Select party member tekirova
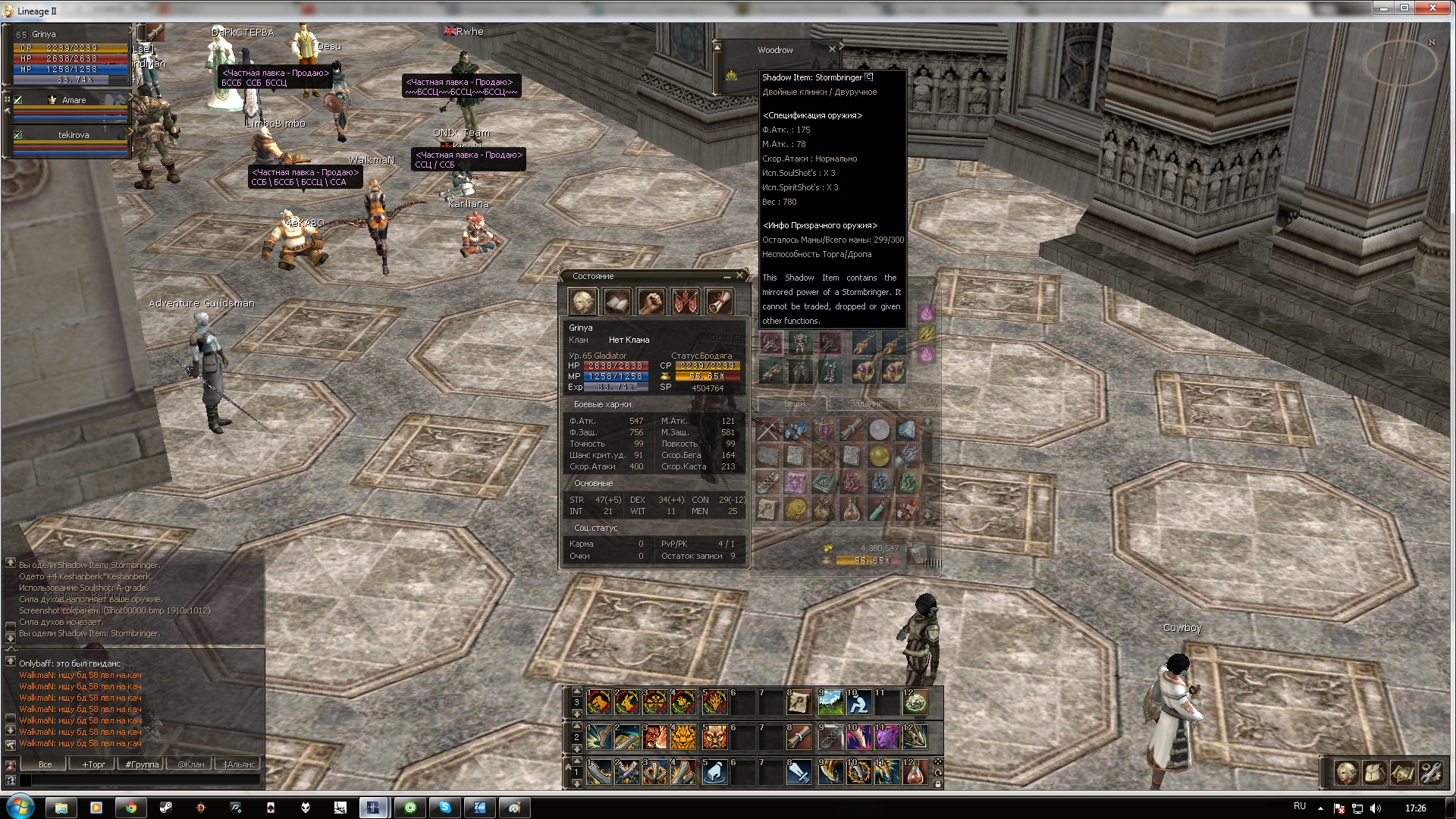The height and width of the screenshot is (819, 1456). click(x=74, y=135)
